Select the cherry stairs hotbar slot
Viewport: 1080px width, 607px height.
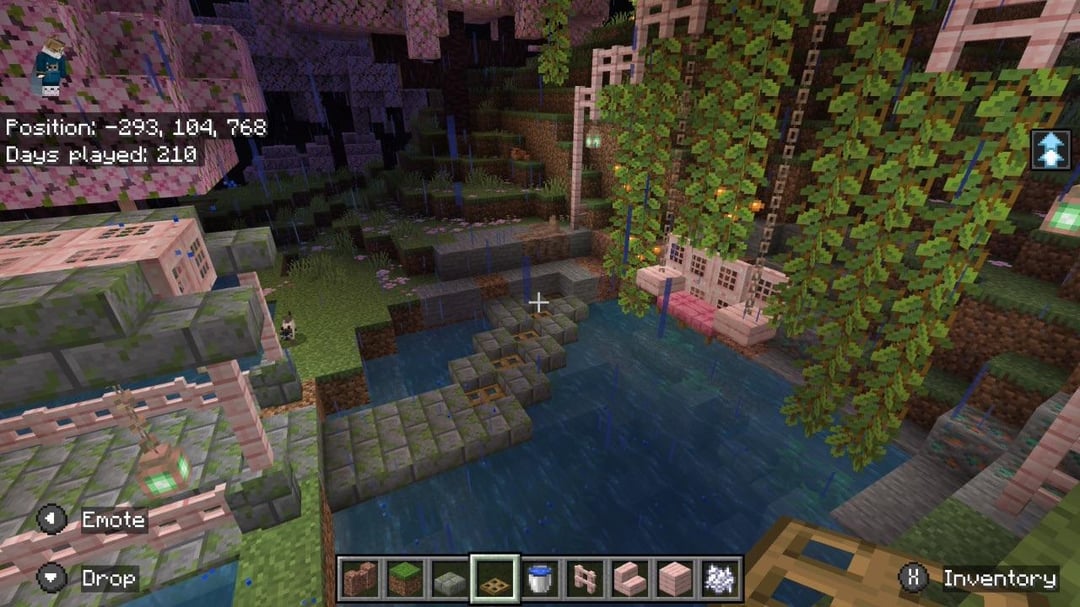[629, 579]
